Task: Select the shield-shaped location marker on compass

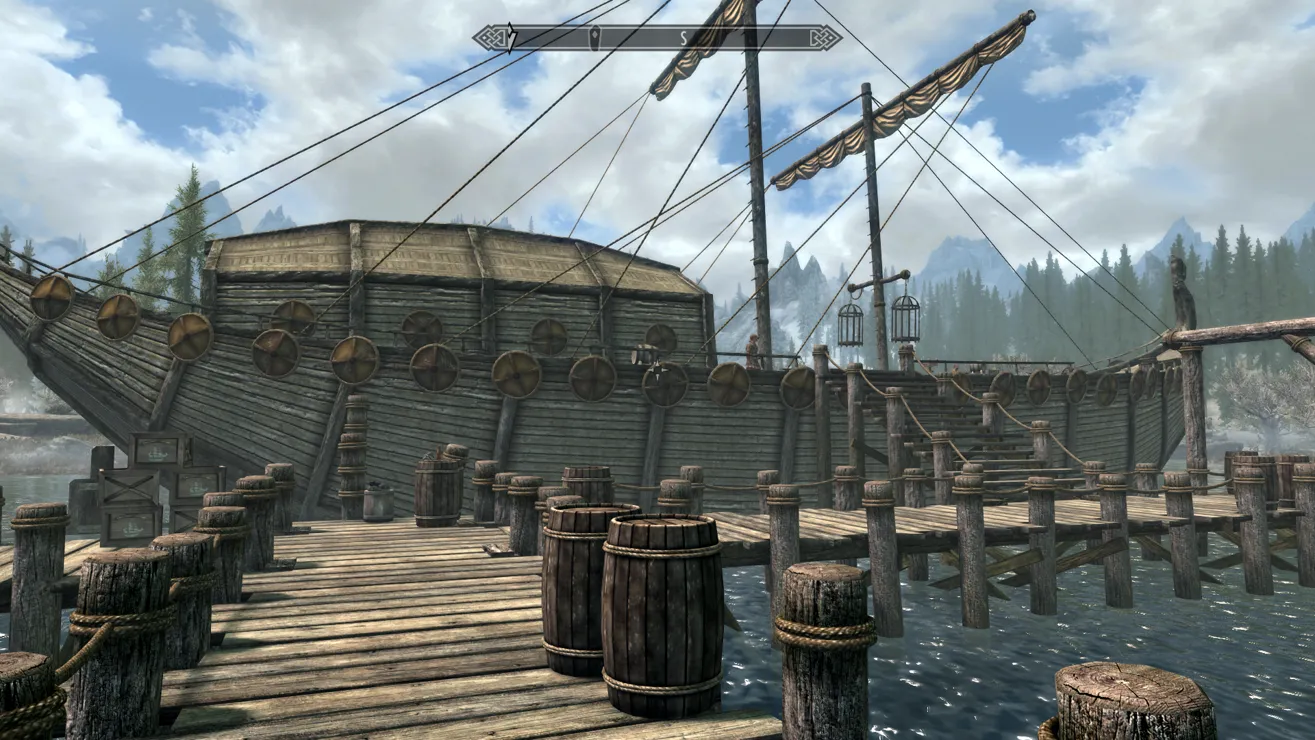Action: (x=594, y=38)
